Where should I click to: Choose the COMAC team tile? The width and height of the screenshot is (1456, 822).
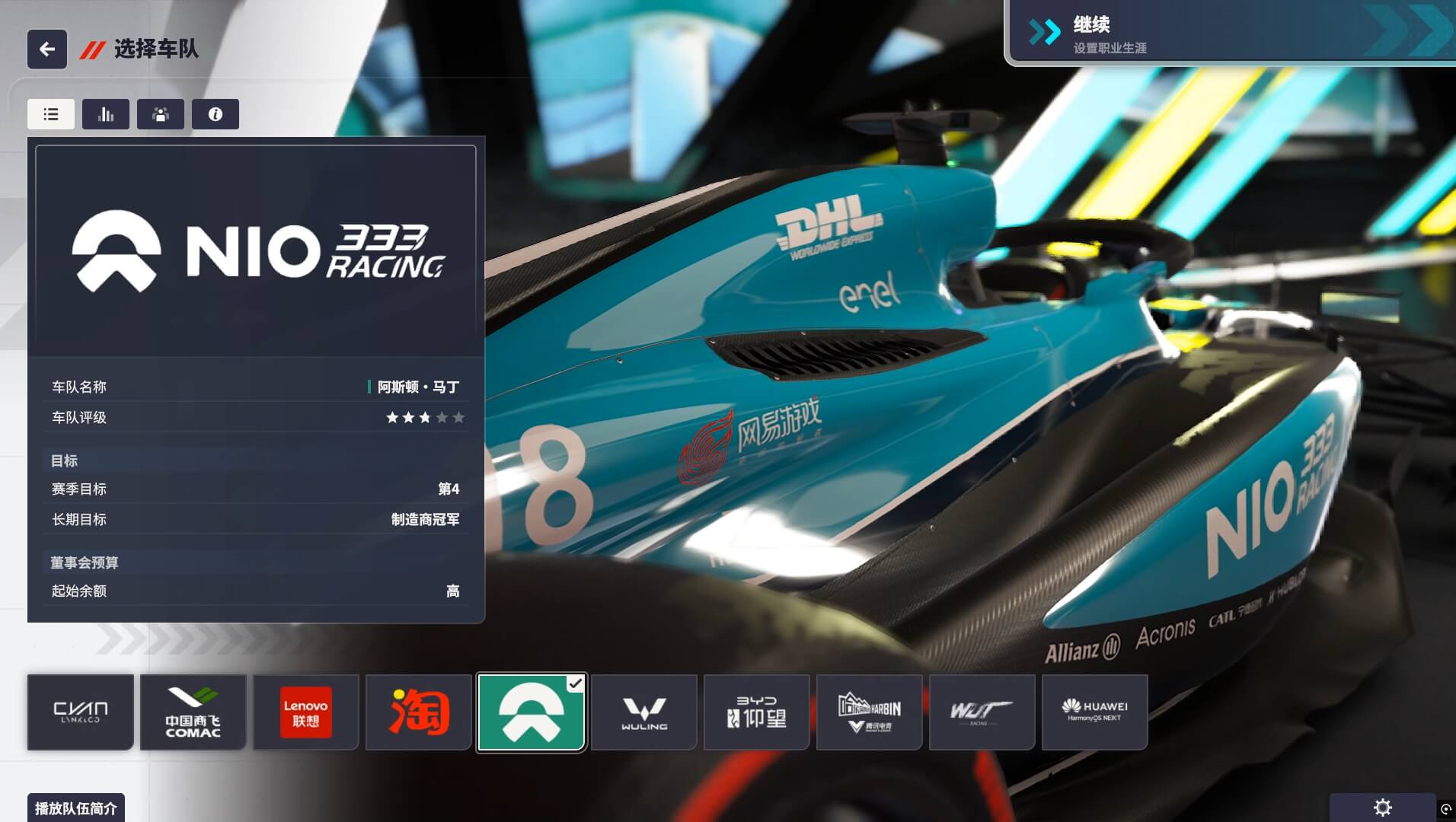(193, 712)
